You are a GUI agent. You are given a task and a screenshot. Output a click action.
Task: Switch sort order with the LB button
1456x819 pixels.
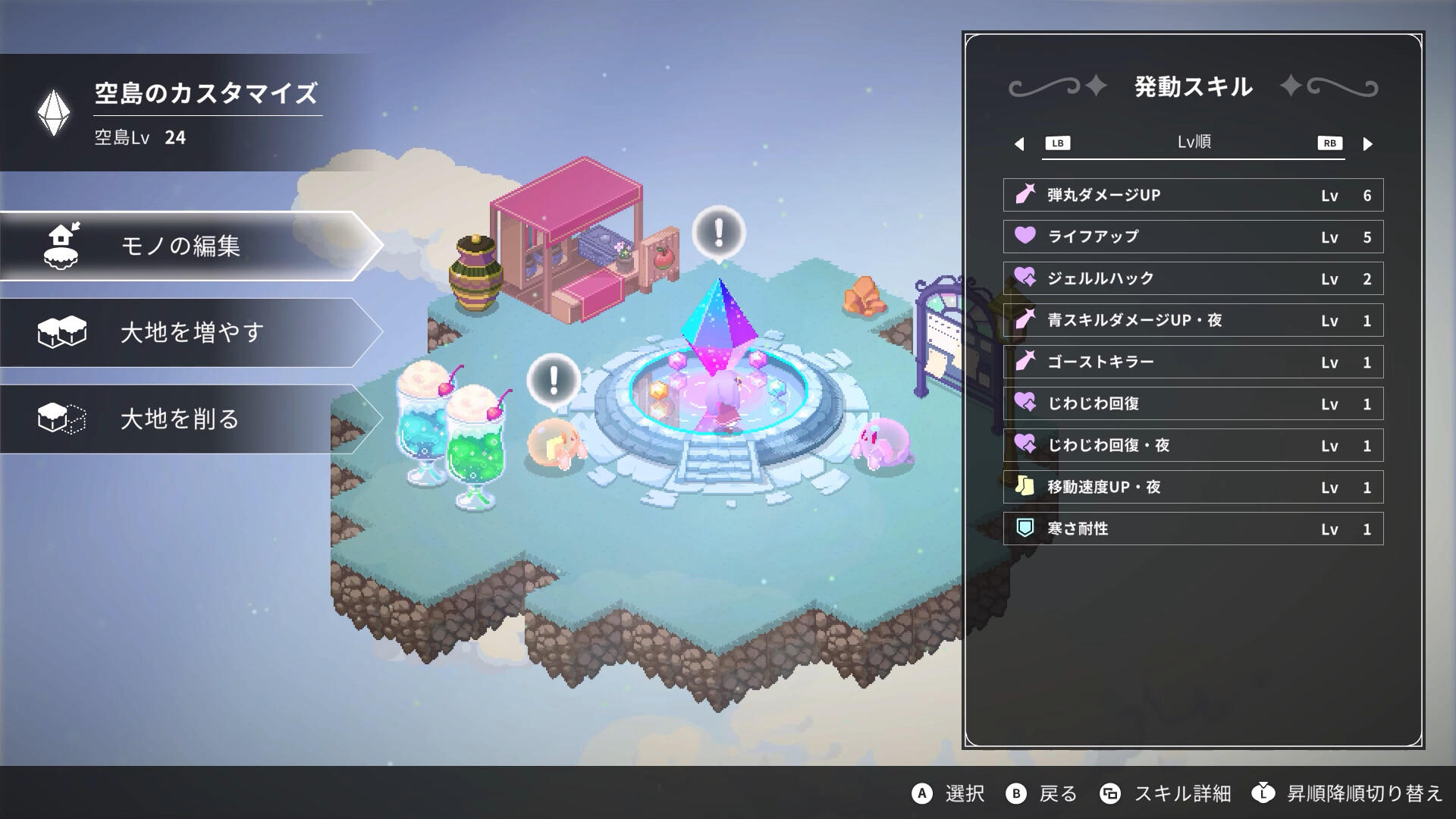point(1059,143)
